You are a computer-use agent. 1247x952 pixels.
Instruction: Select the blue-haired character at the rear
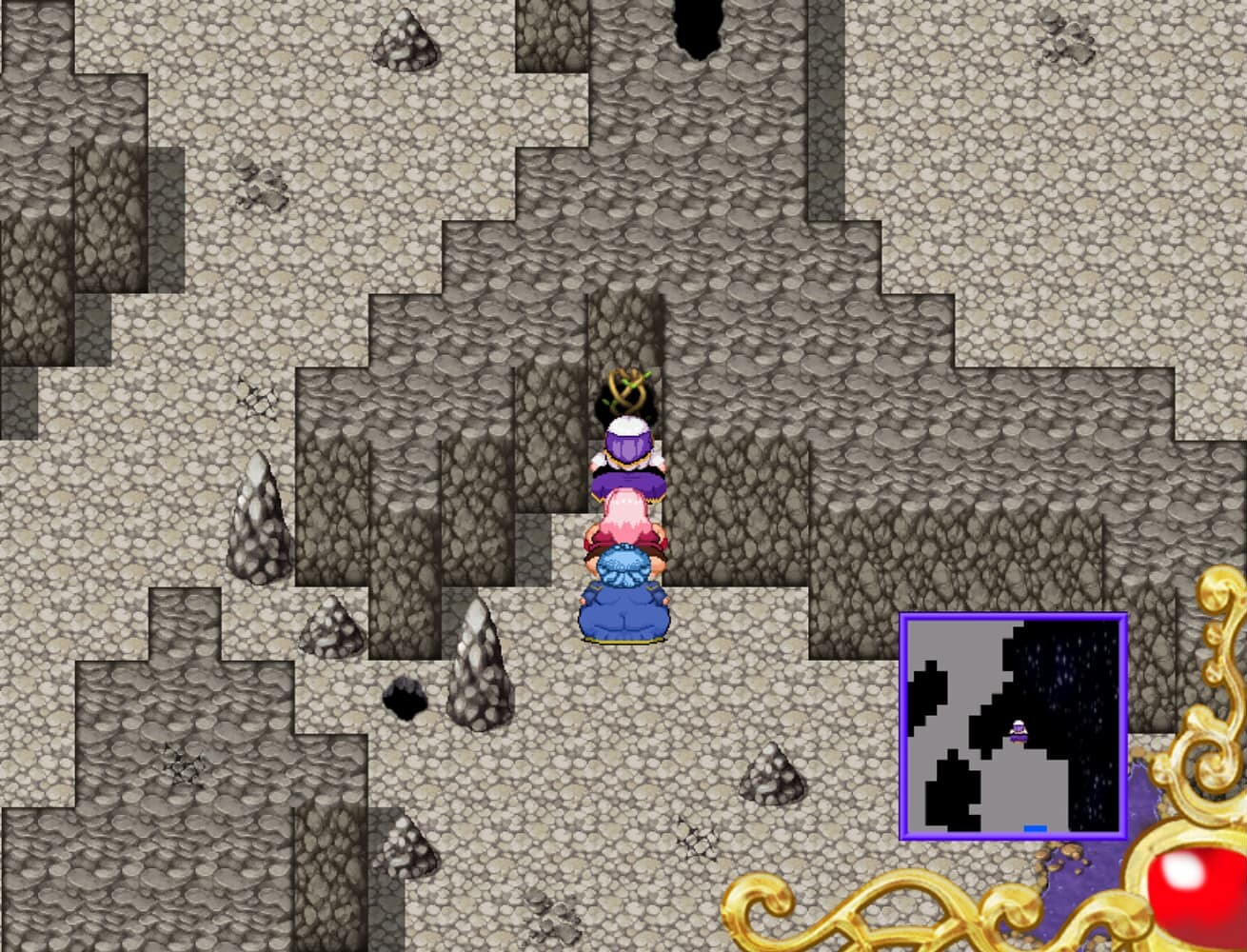tap(623, 590)
